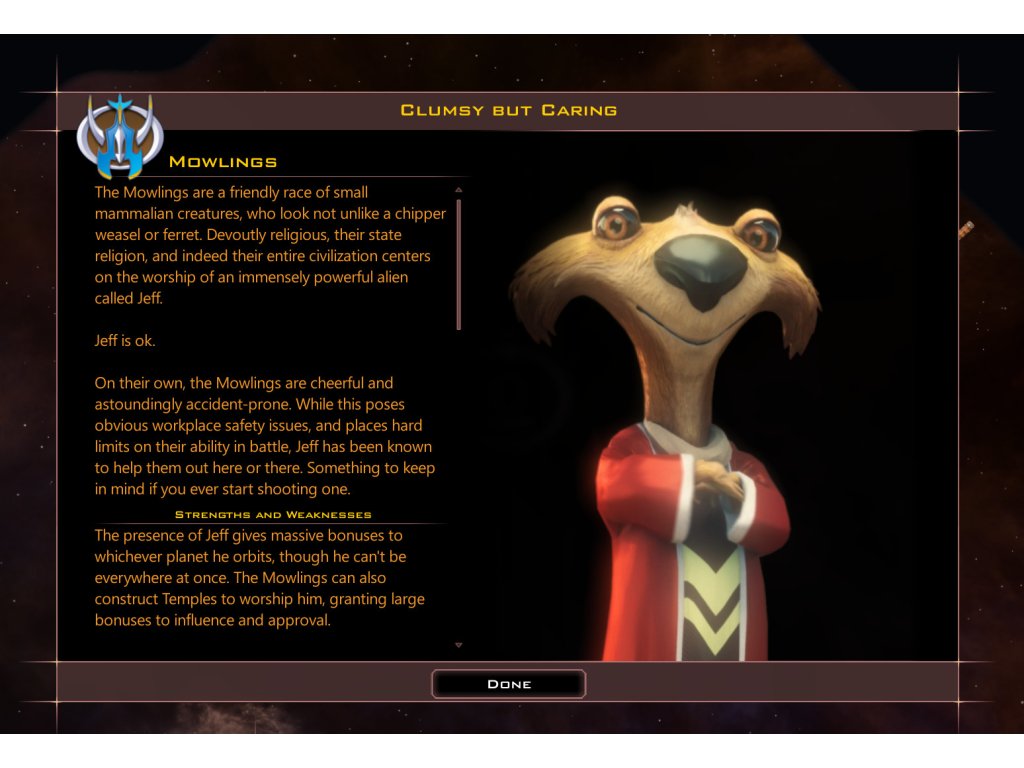Click the lore text scrollbar handle
The height and width of the screenshot is (768, 1024).
click(459, 264)
